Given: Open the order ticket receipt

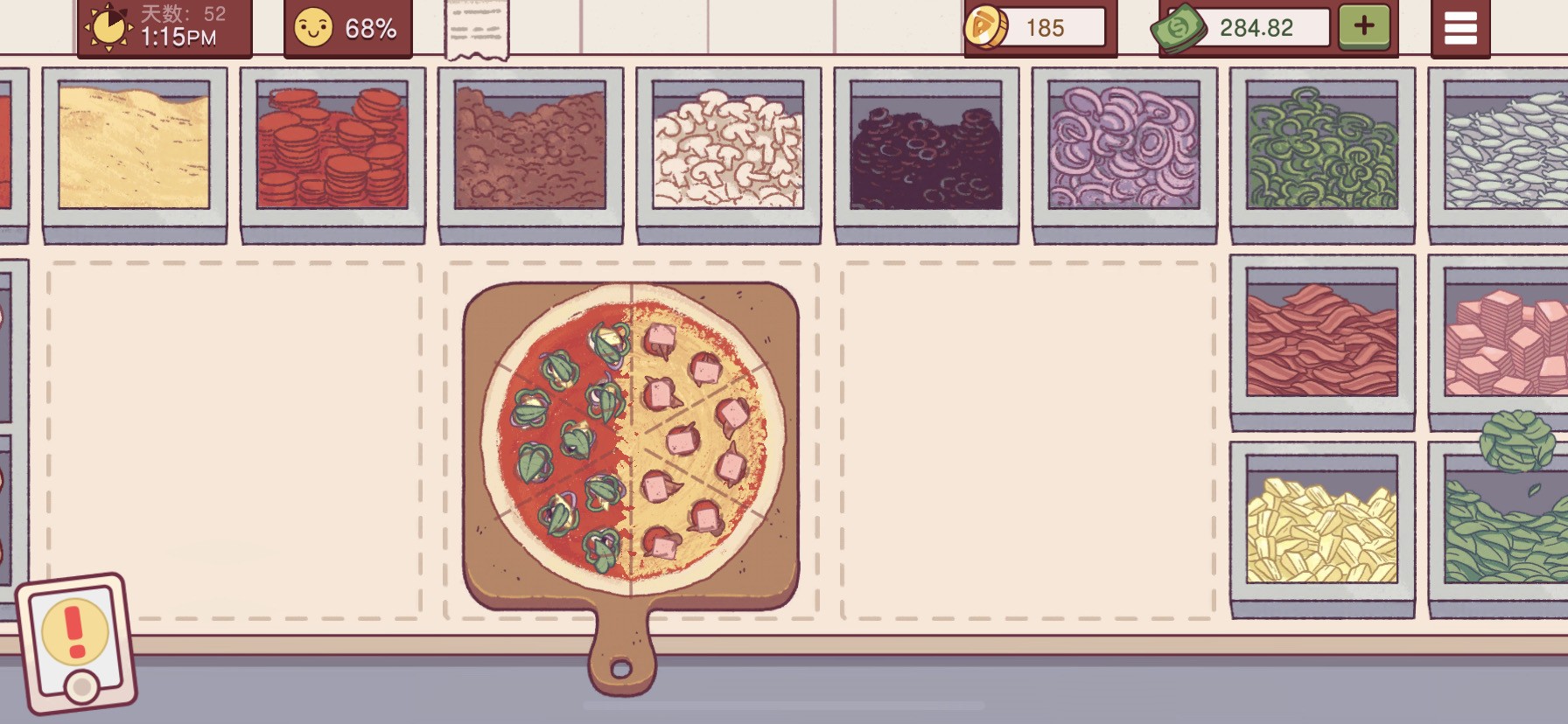Looking at the screenshot, I should (x=476, y=30).
